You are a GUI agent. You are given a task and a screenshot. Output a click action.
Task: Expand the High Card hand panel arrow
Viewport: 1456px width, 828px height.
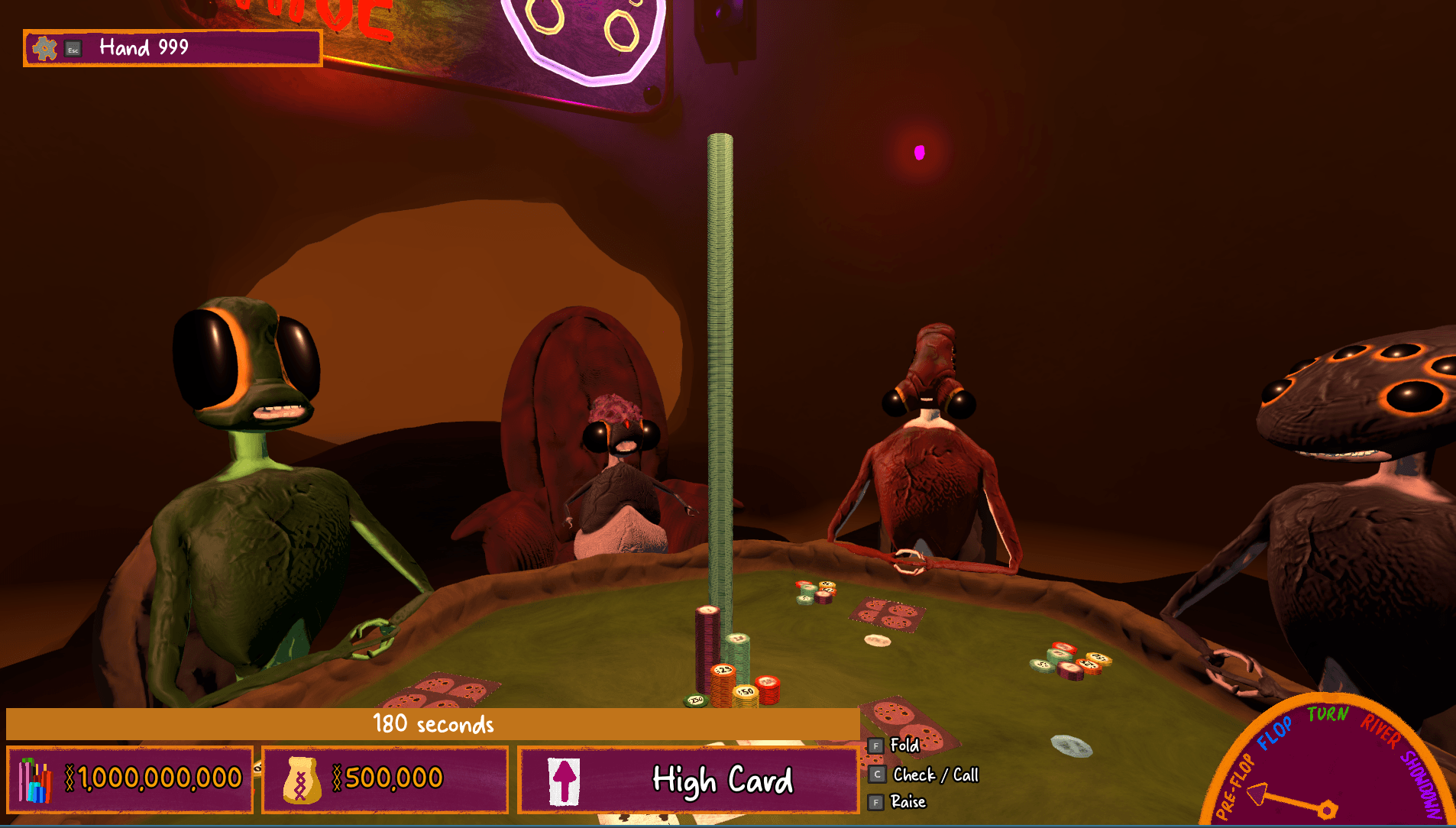[x=565, y=781]
